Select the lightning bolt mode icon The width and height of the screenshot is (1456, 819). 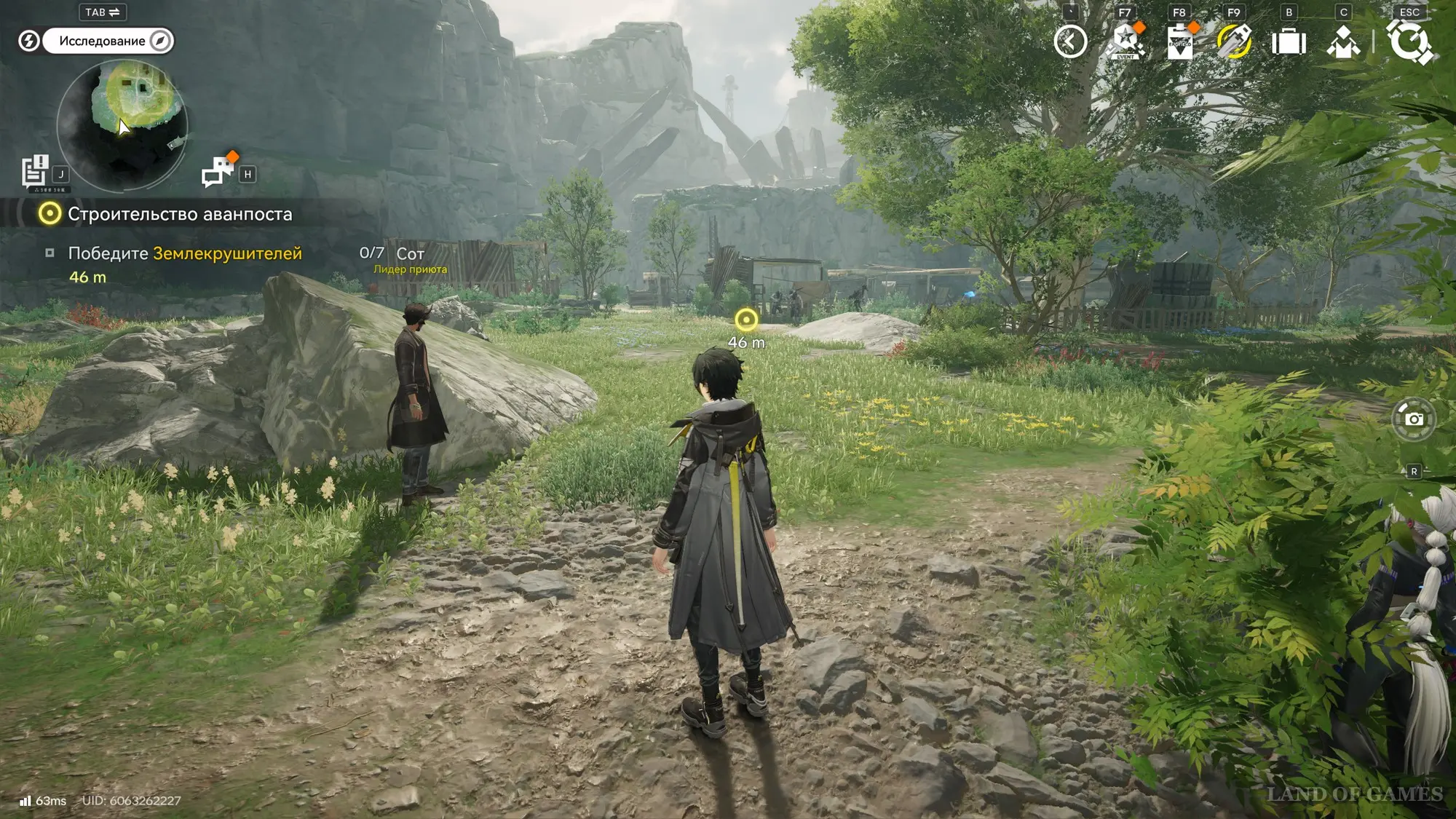[28, 41]
